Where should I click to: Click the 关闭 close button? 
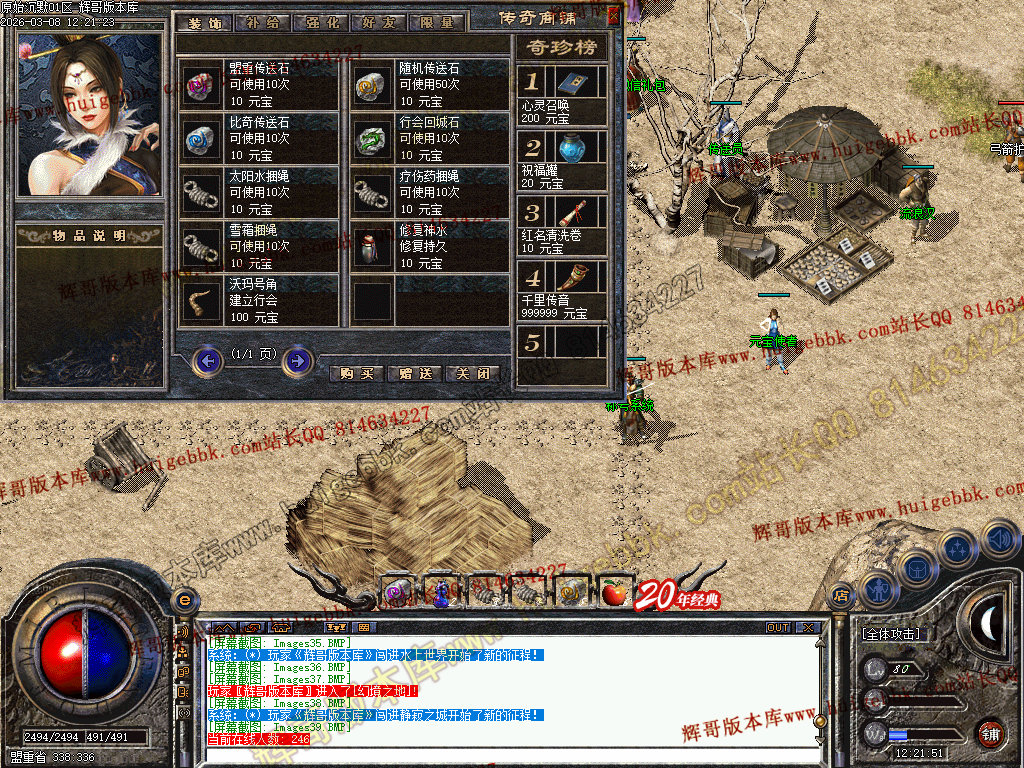pyautogui.click(x=472, y=373)
